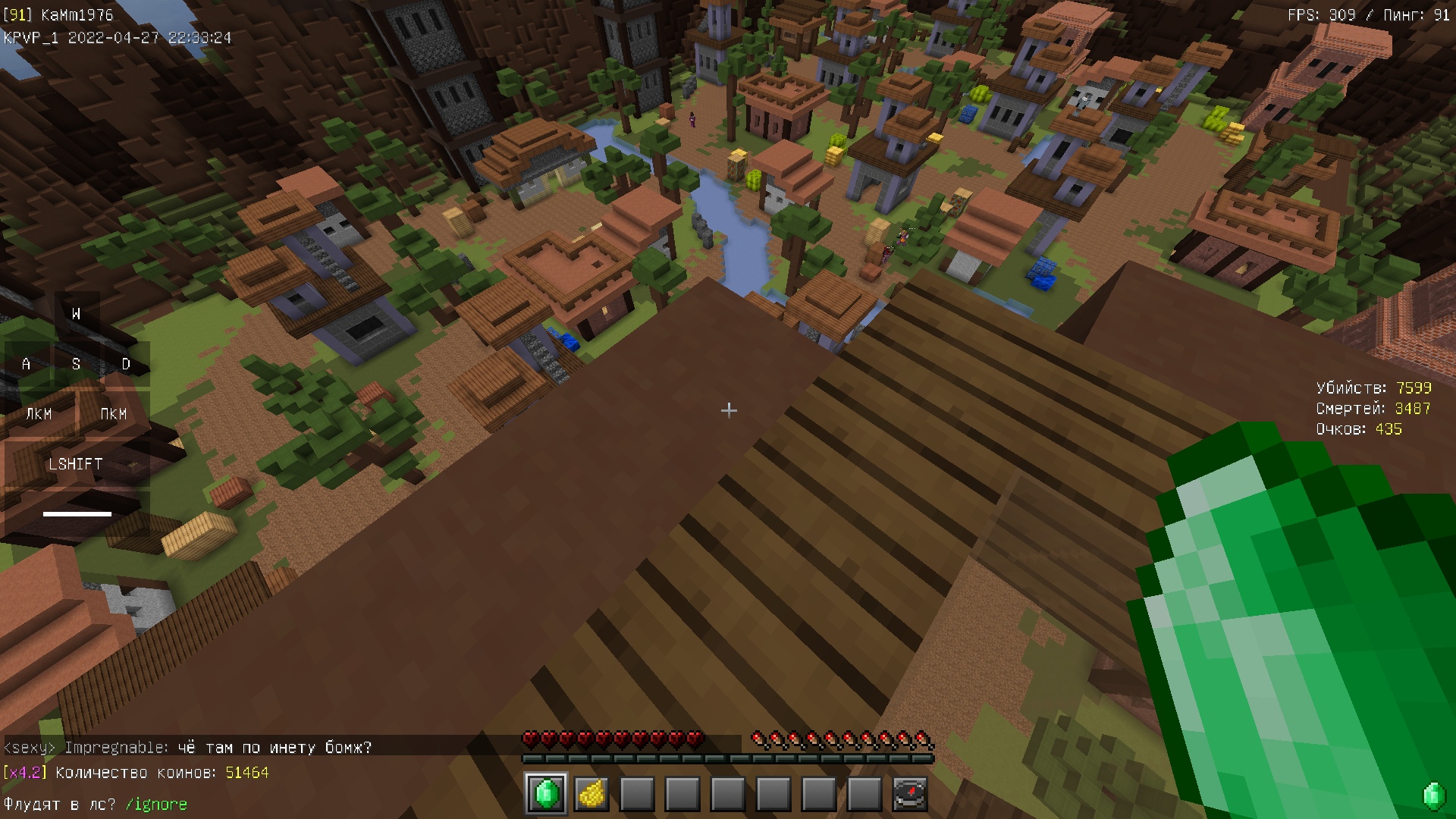This screenshot has width=1456, height=819.
Task: Select the glowstone dust hotbar slot
Action: [x=591, y=794]
